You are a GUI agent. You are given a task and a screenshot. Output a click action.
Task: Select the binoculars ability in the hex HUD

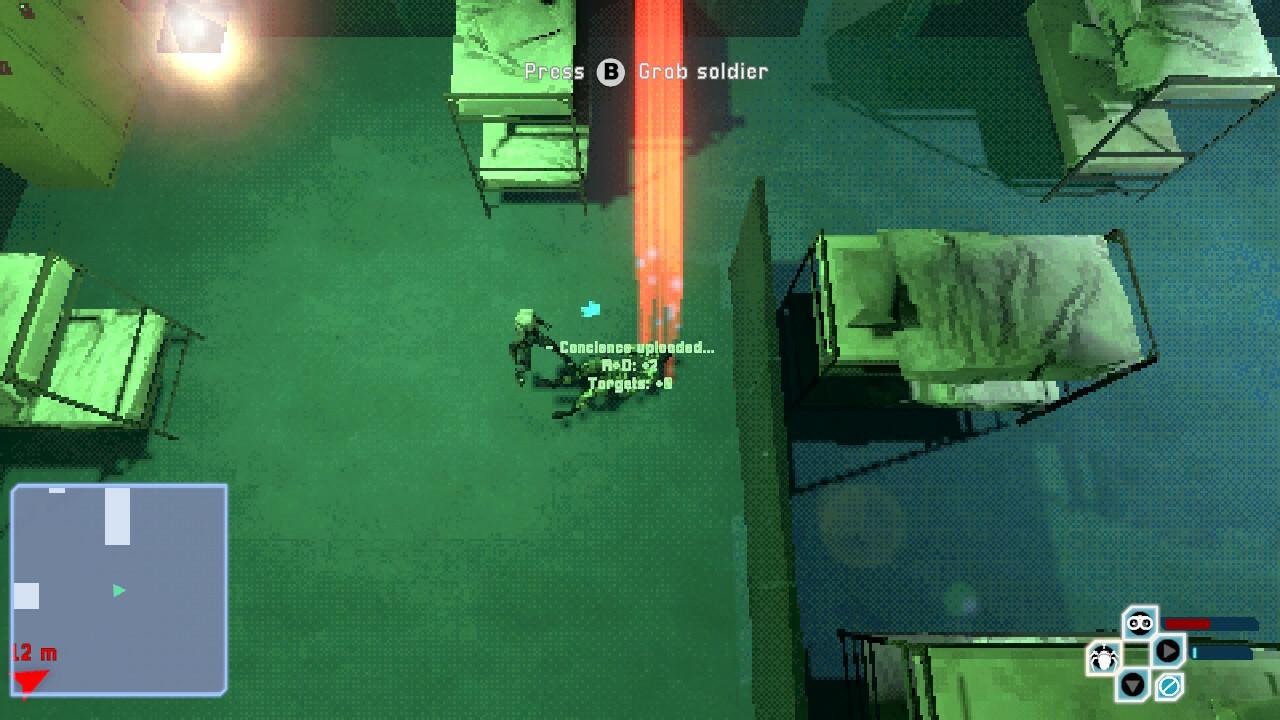(1139, 623)
